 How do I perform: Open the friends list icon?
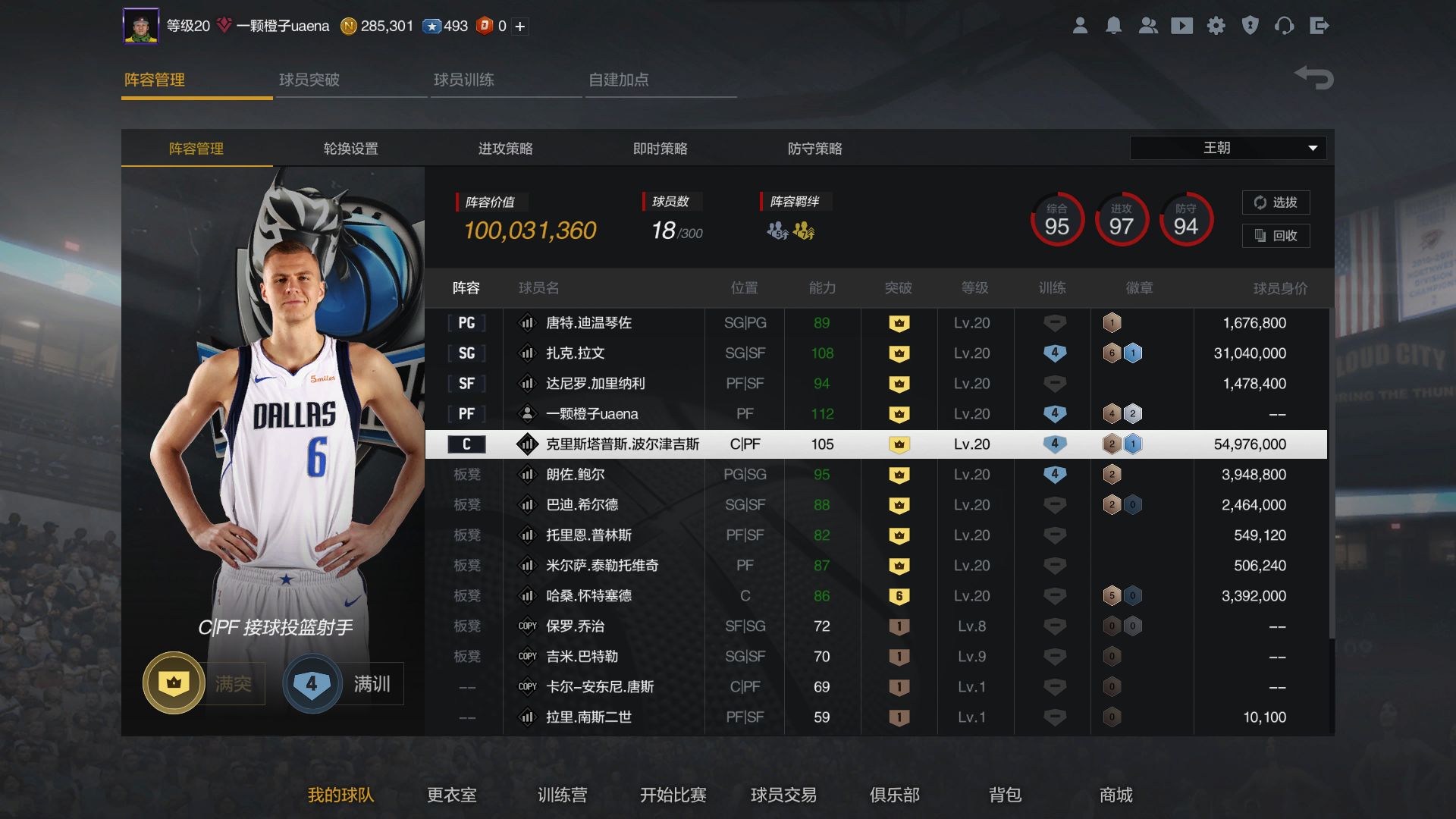[1148, 25]
